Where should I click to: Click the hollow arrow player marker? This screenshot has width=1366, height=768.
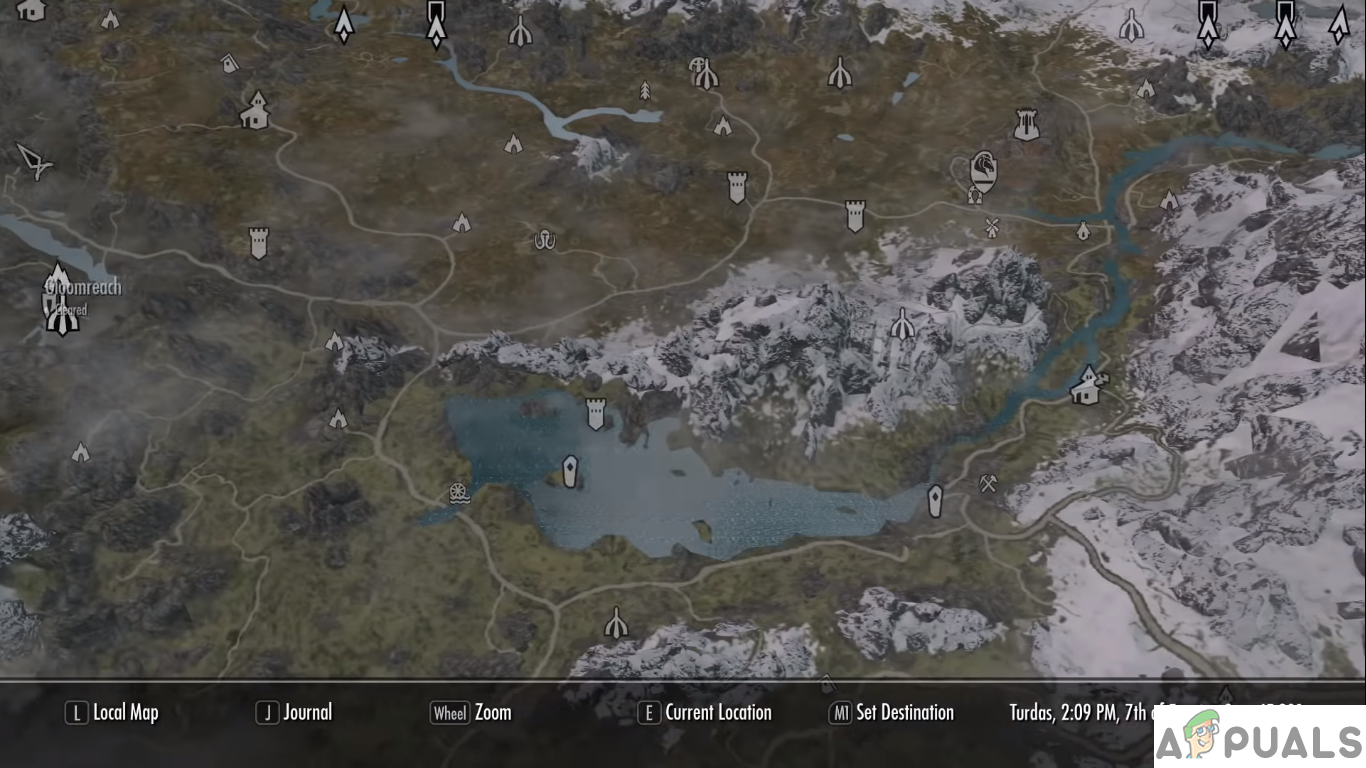(35, 161)
